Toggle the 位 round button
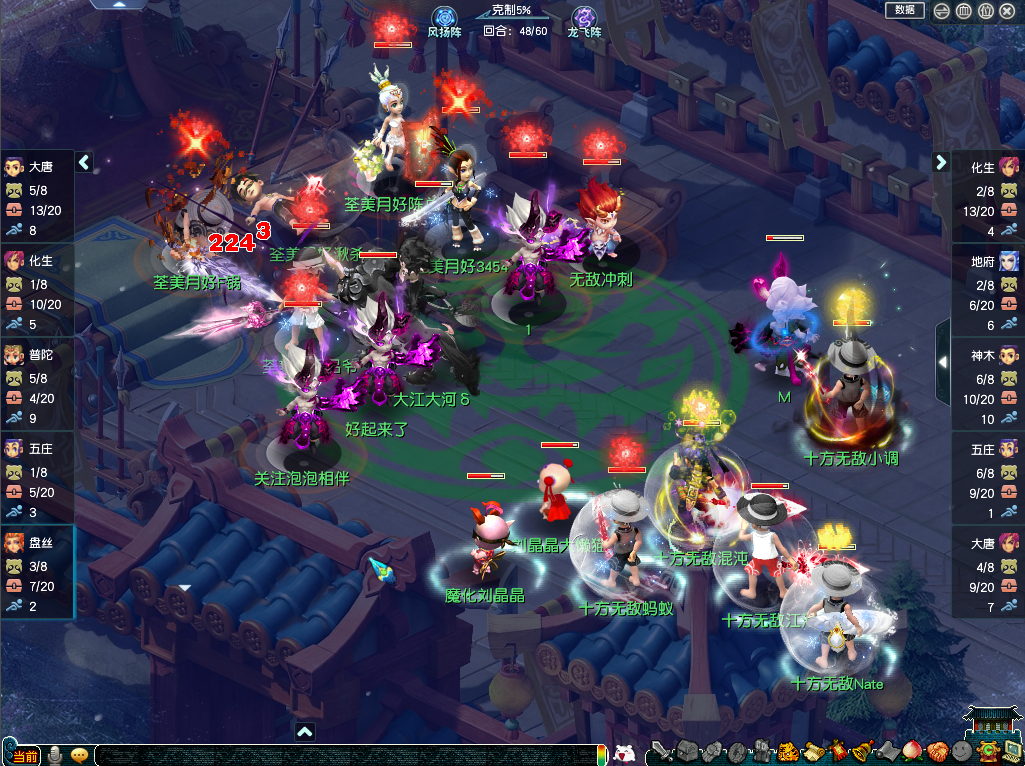 (x=985, y=11)
